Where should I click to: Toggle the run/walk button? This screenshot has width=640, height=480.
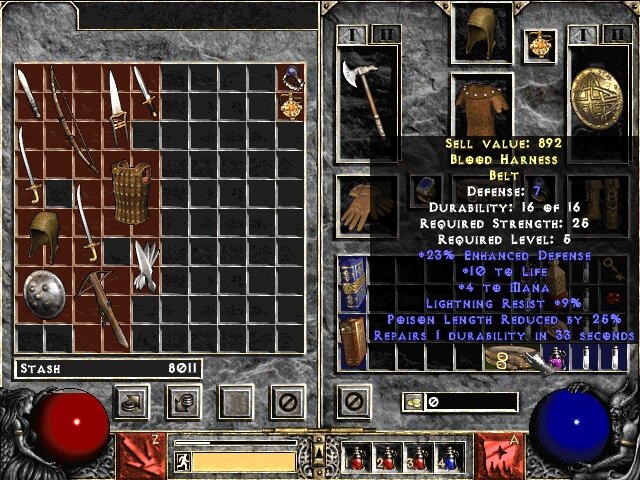[183, 461]
